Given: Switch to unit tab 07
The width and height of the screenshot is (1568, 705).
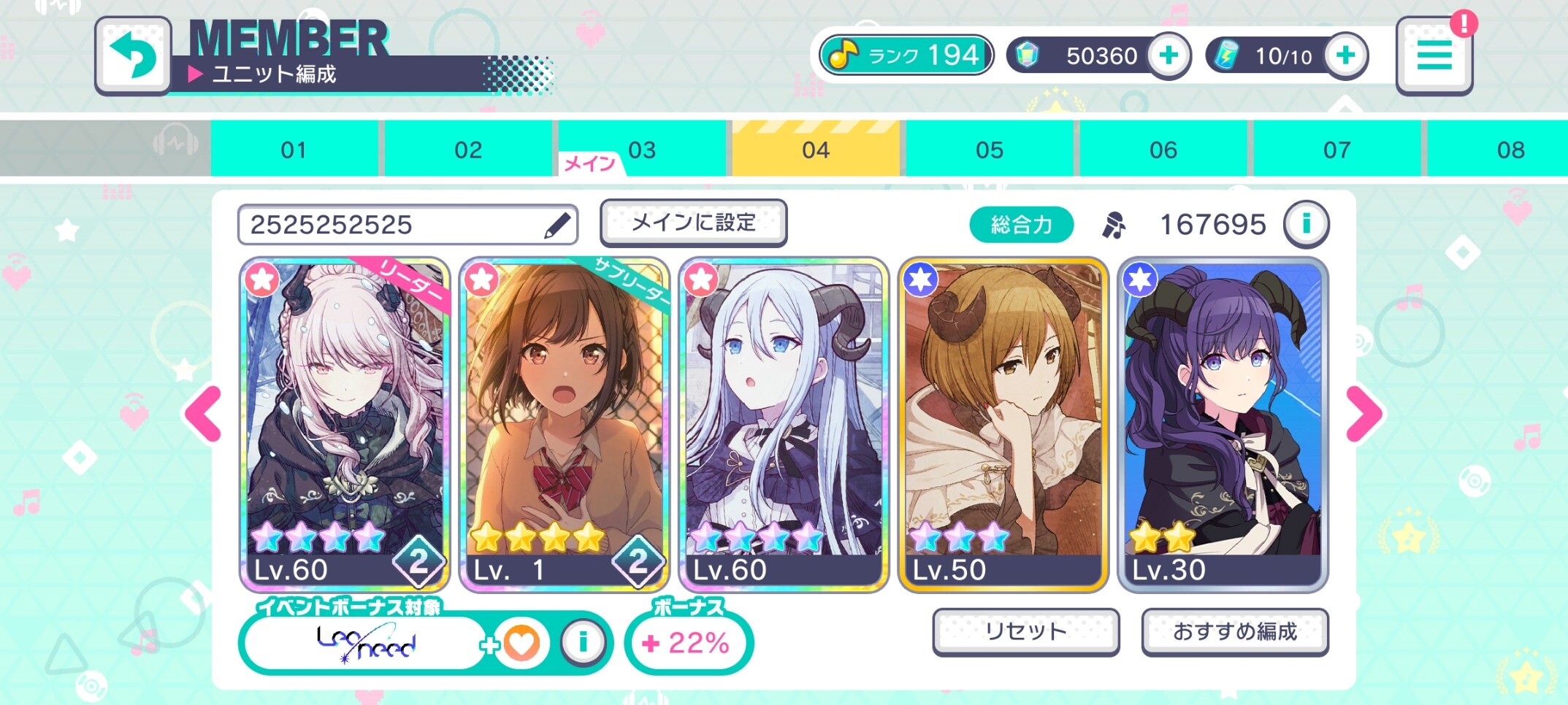Looking at the screenshot, I should [x=1337, y=150].
